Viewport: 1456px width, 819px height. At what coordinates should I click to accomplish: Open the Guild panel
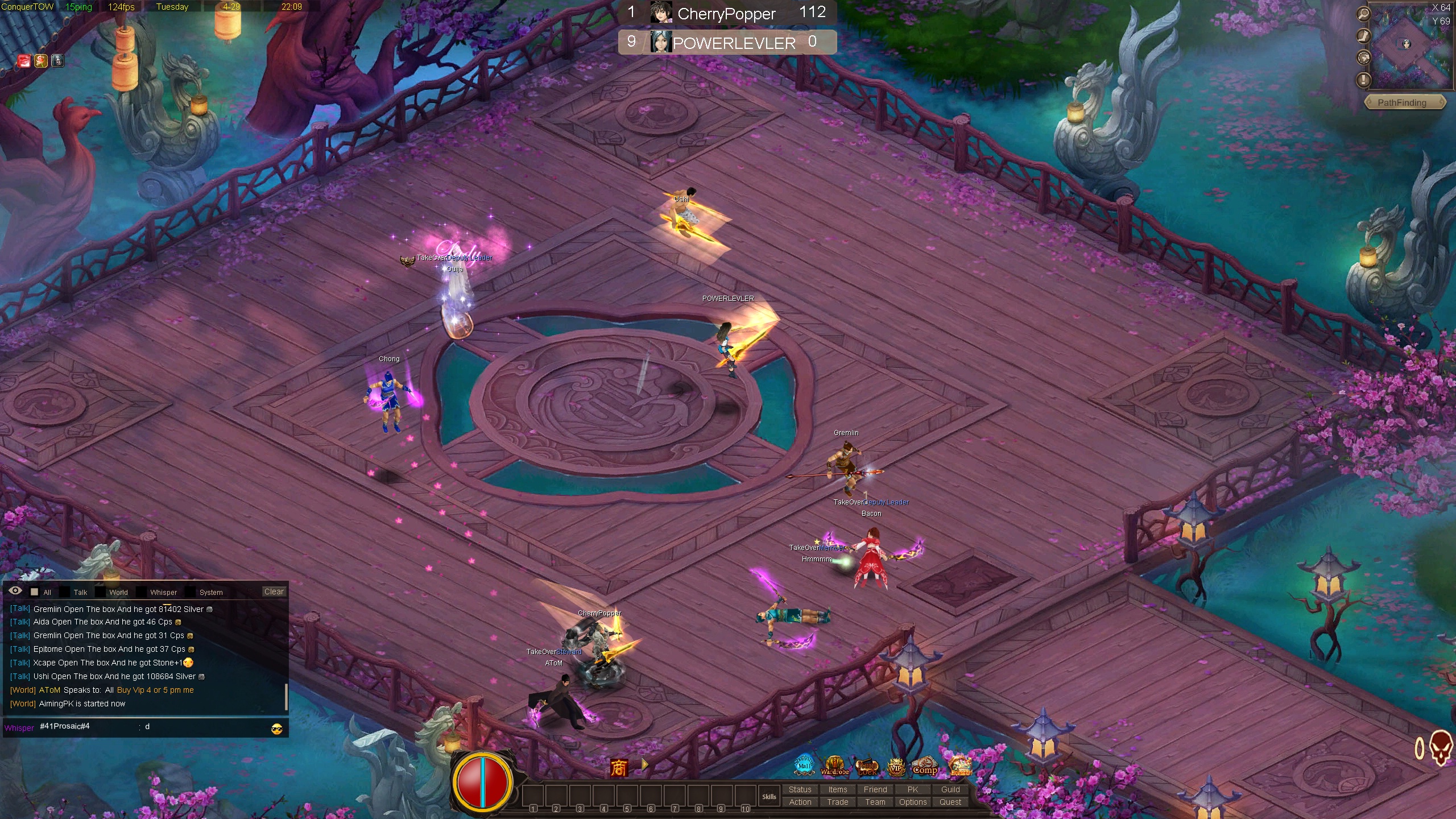[950, 789]
